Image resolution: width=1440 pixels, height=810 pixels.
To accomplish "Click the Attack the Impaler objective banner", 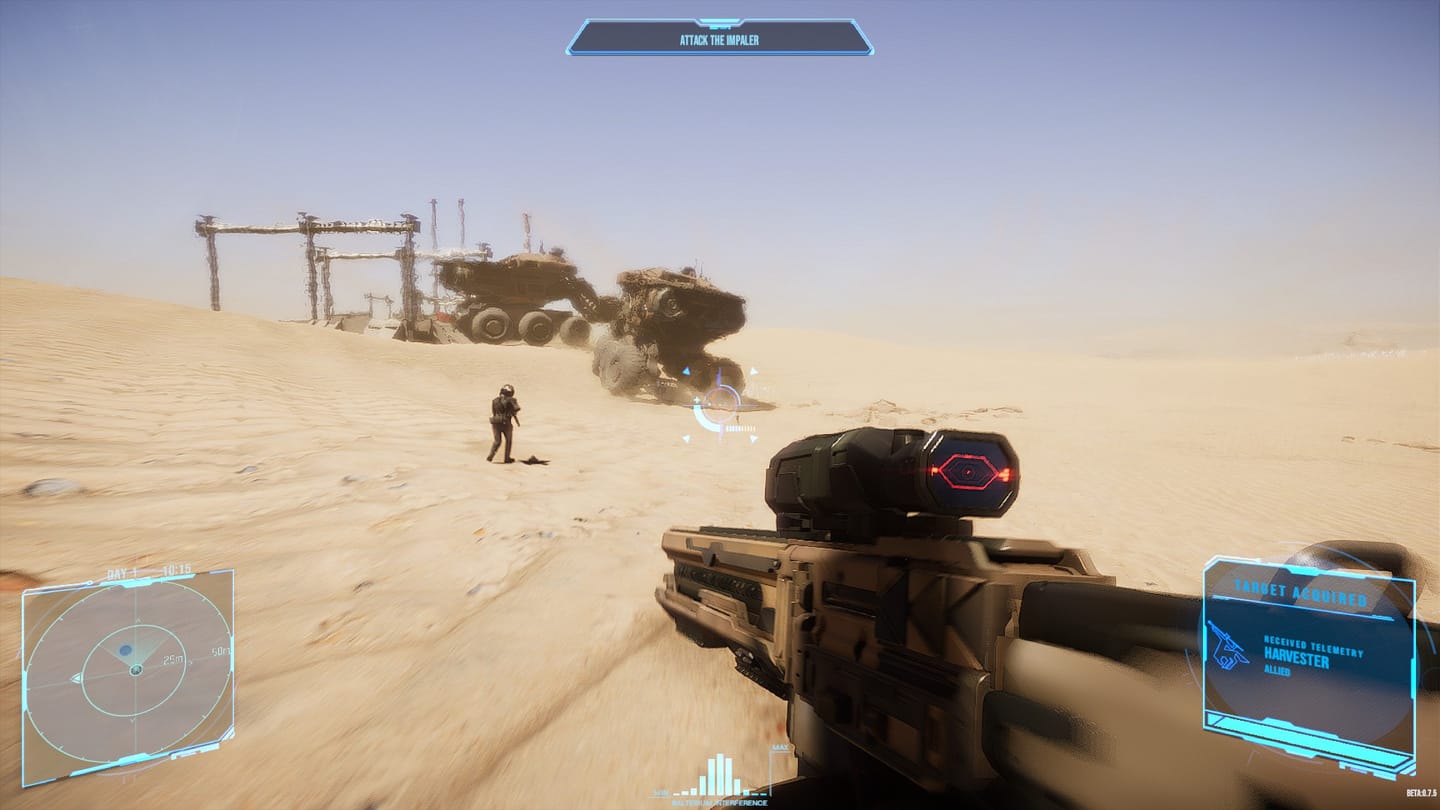I will pyautogui.click(x=719, y=39).
